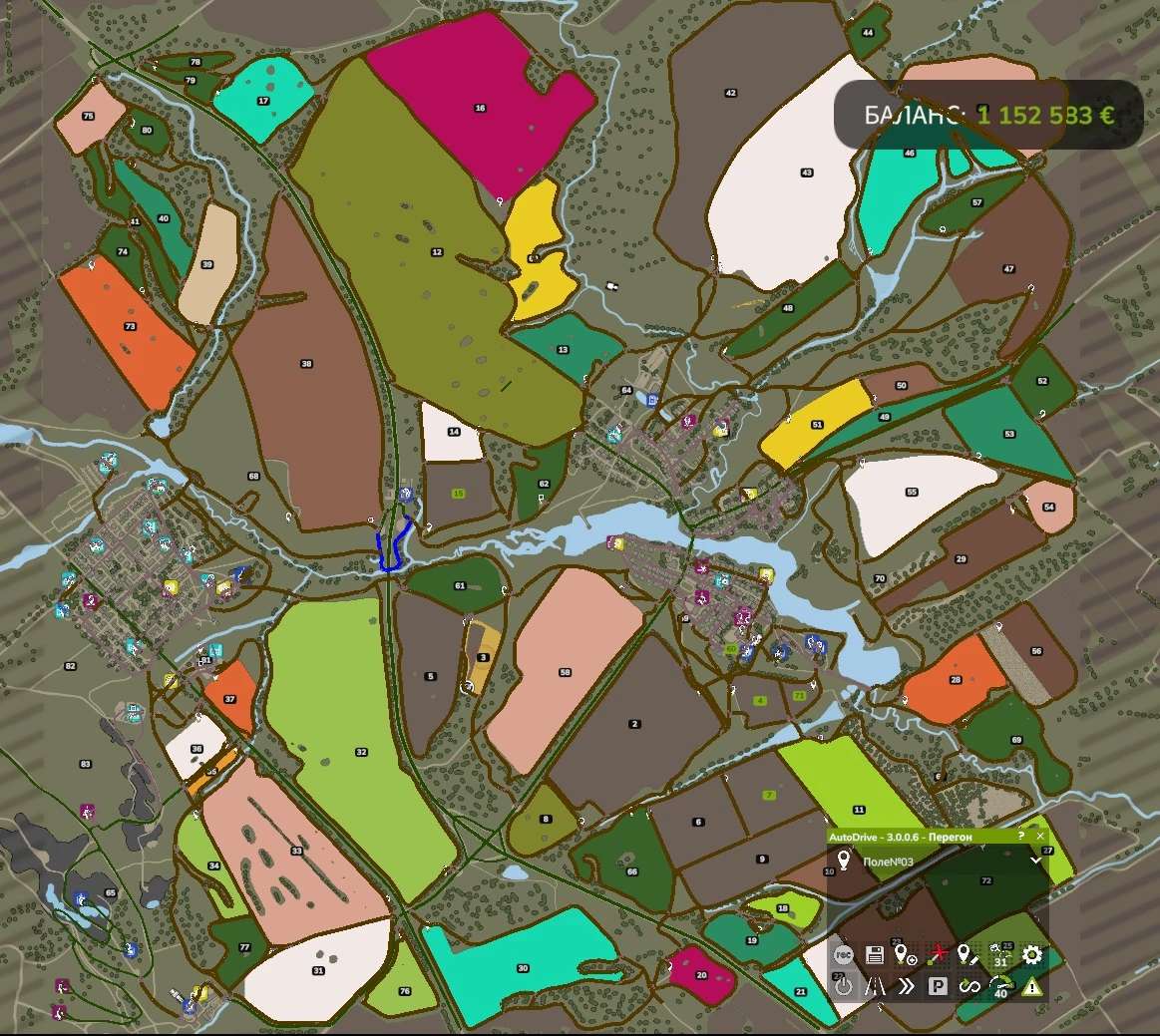Viewport: 1160px width, 1036px height.
Task: Close the AutoDrive panel
Action: [1041, 837]
